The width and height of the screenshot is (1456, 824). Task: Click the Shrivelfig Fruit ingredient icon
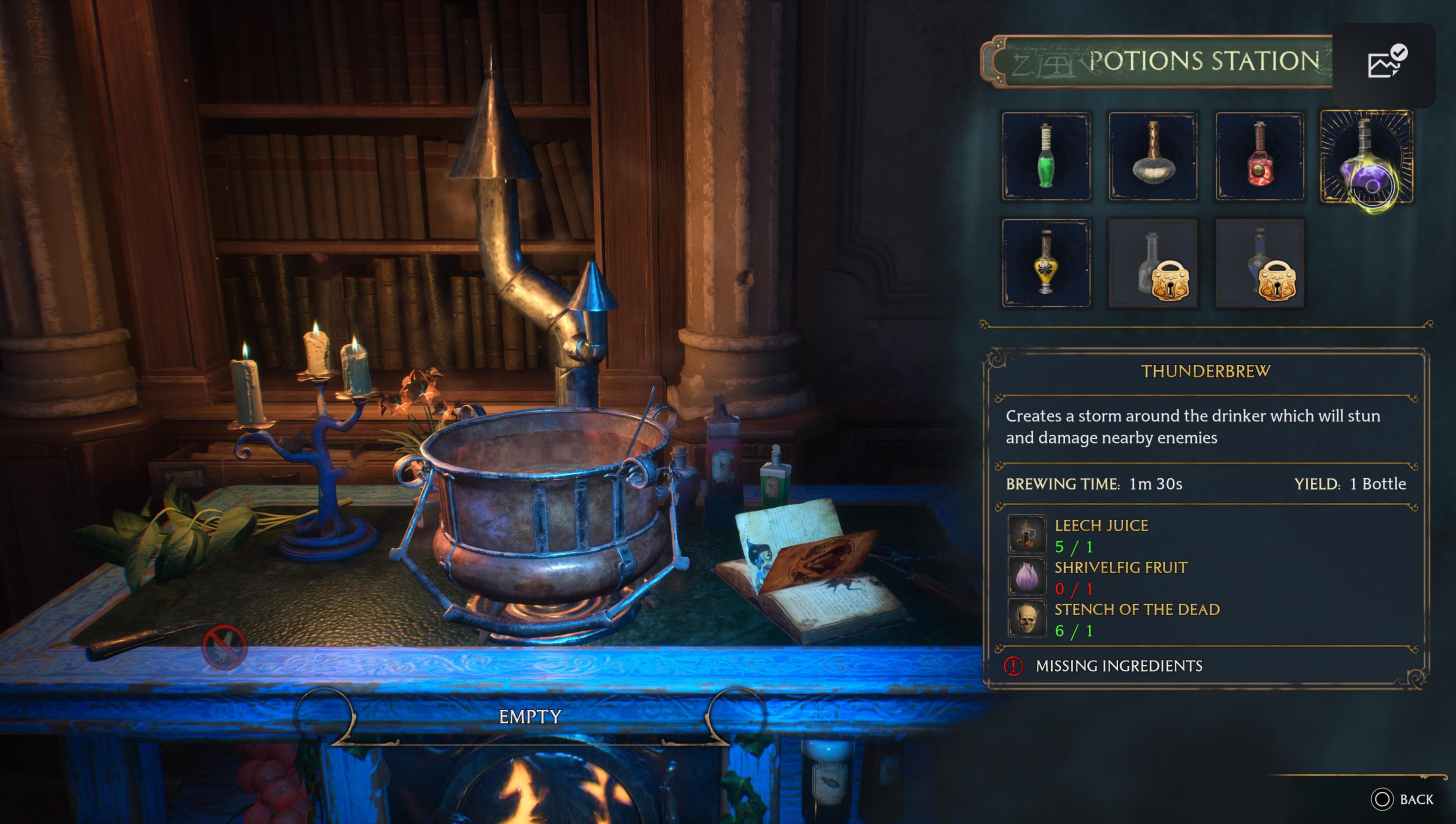tap(1026, 576)
